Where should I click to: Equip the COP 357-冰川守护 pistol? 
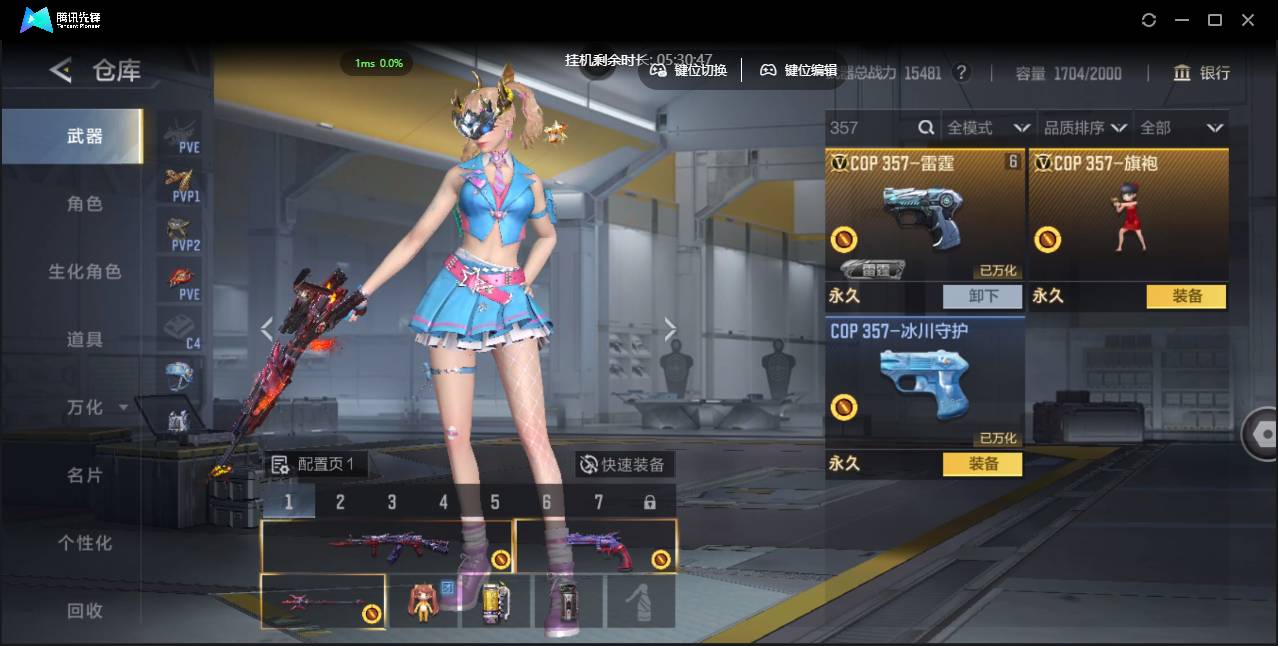[x=982, y=464]
